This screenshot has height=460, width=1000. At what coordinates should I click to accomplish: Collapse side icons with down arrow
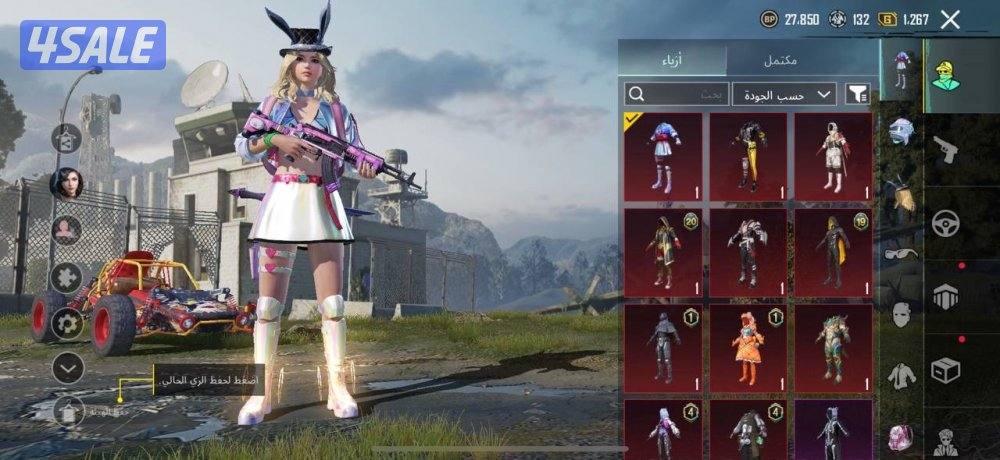tap(67, 369)
